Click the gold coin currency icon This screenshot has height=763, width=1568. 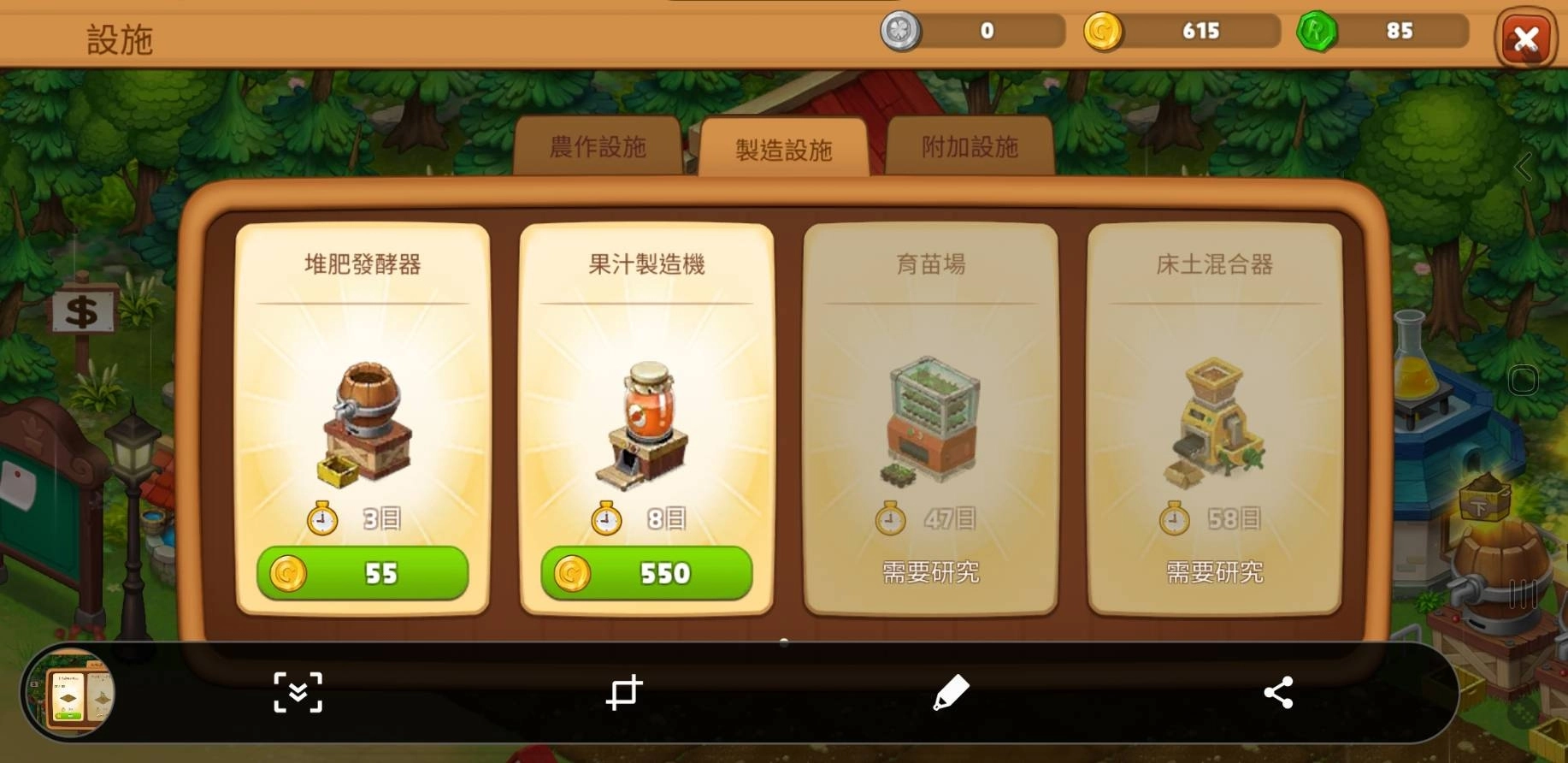[1103, 32]
